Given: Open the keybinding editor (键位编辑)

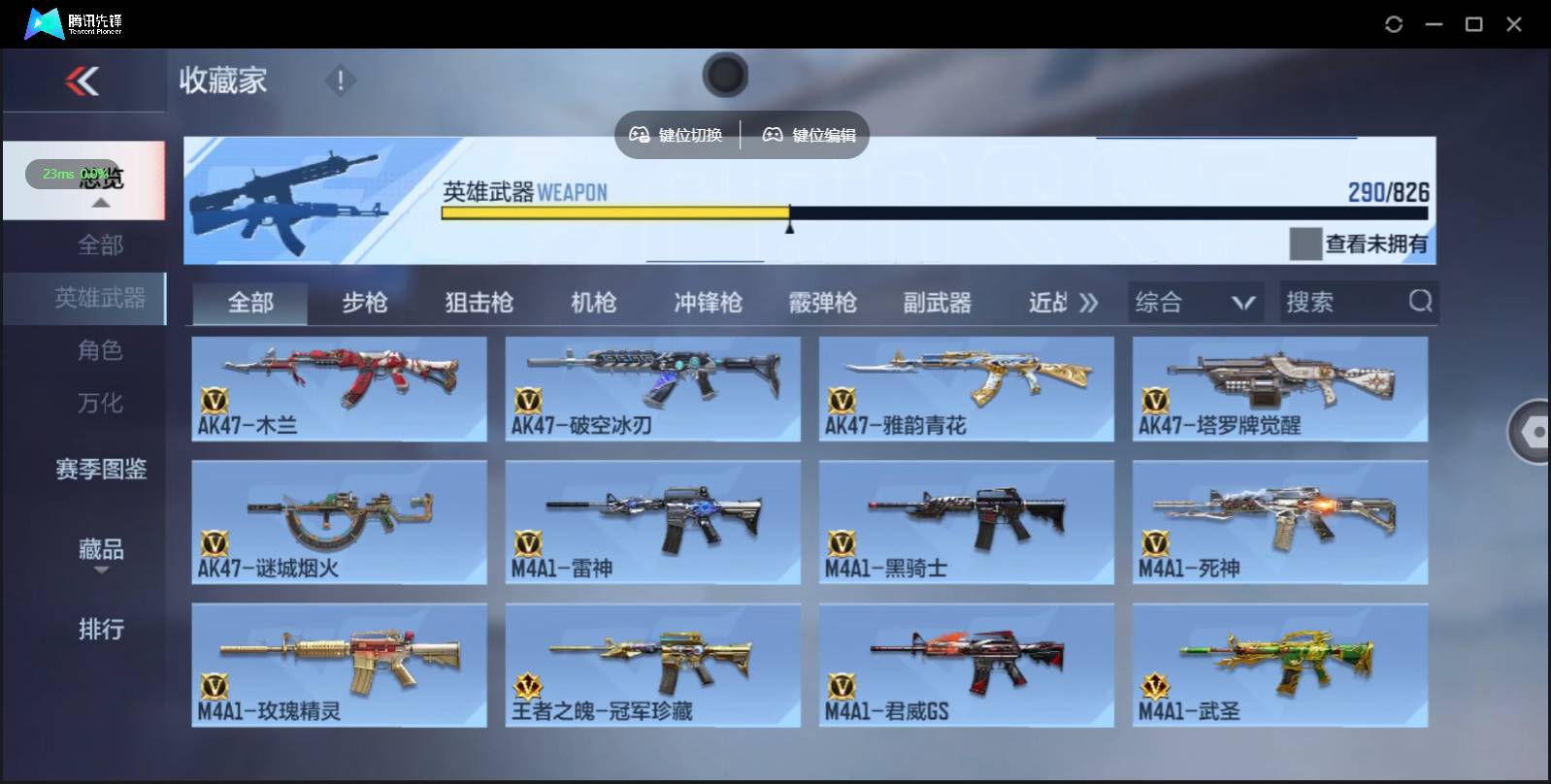Looking at the screenshot, I should (x=809, y=135).
